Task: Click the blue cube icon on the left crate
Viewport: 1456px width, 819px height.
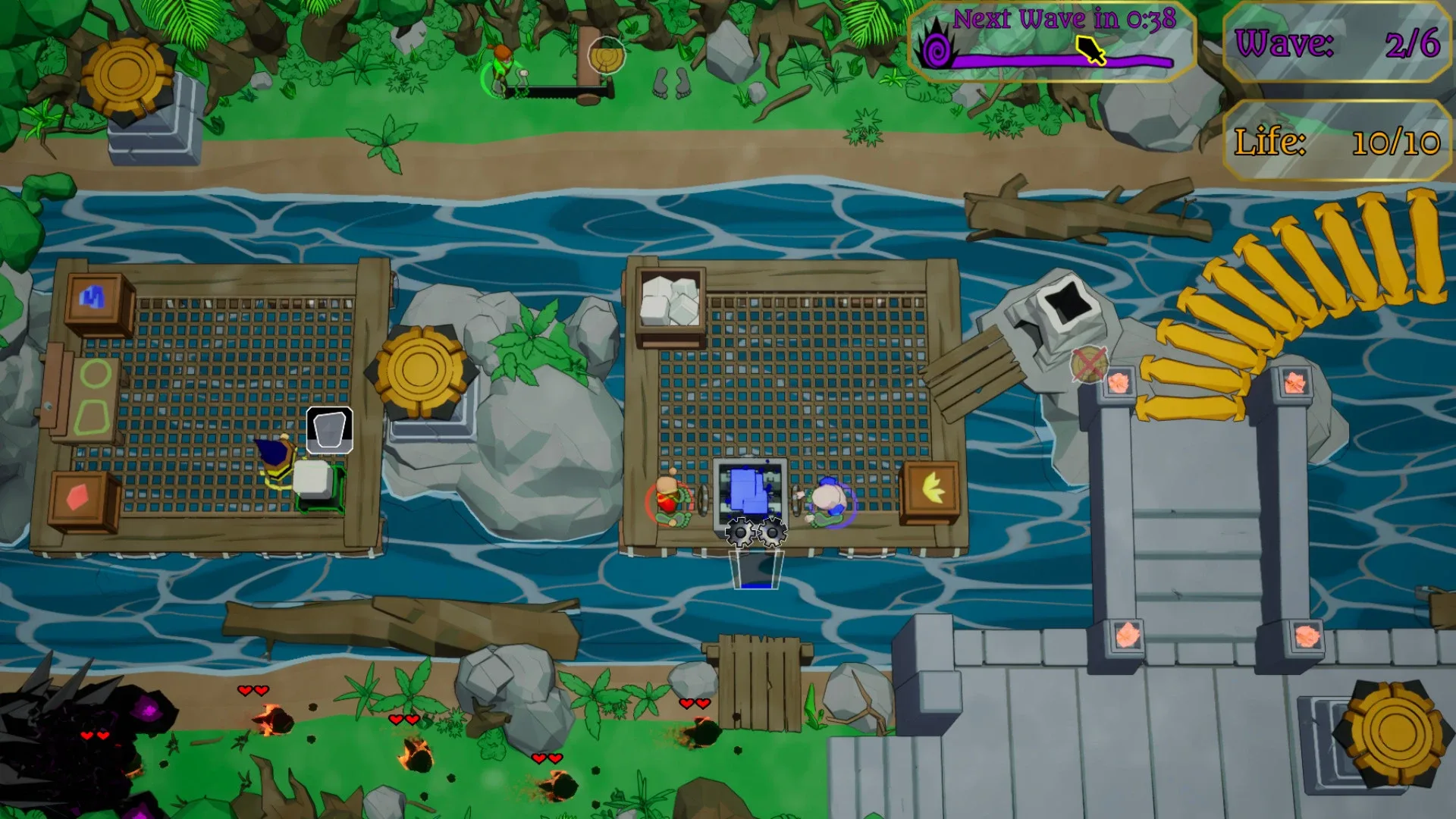Action: (x=91, y=296)
